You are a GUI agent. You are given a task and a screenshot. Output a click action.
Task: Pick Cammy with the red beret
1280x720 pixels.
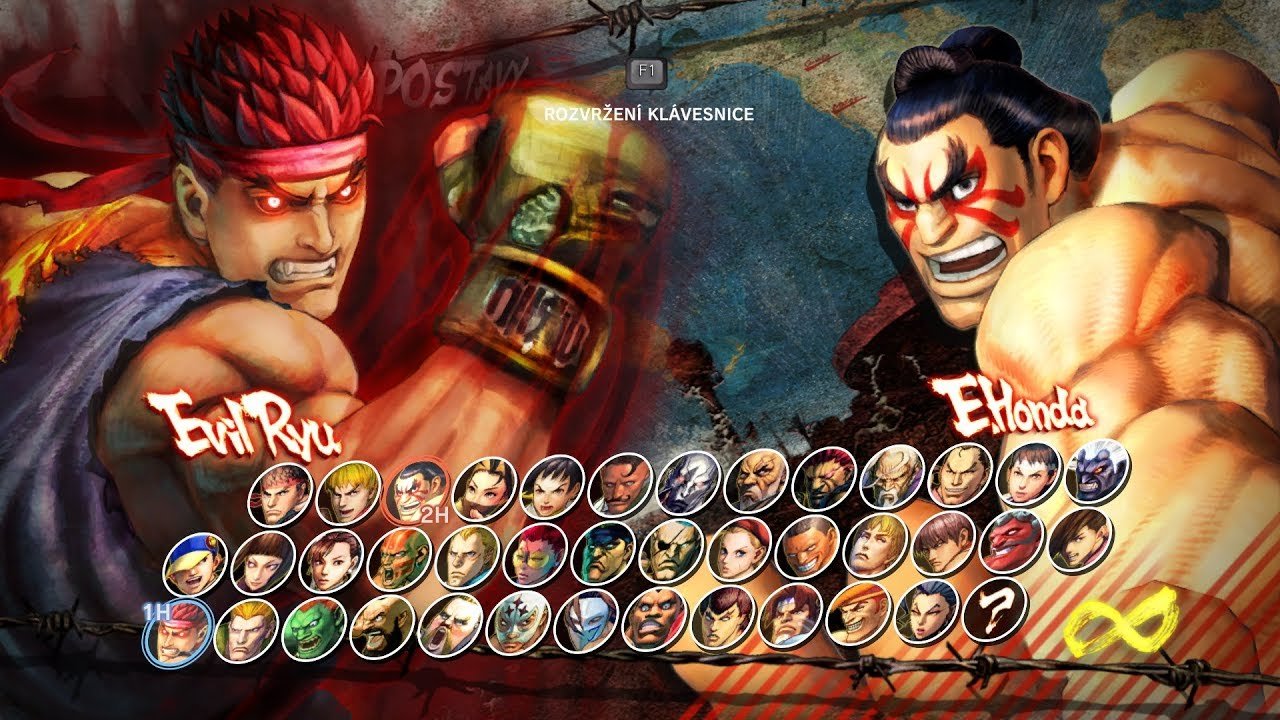(x=740, y=551)
